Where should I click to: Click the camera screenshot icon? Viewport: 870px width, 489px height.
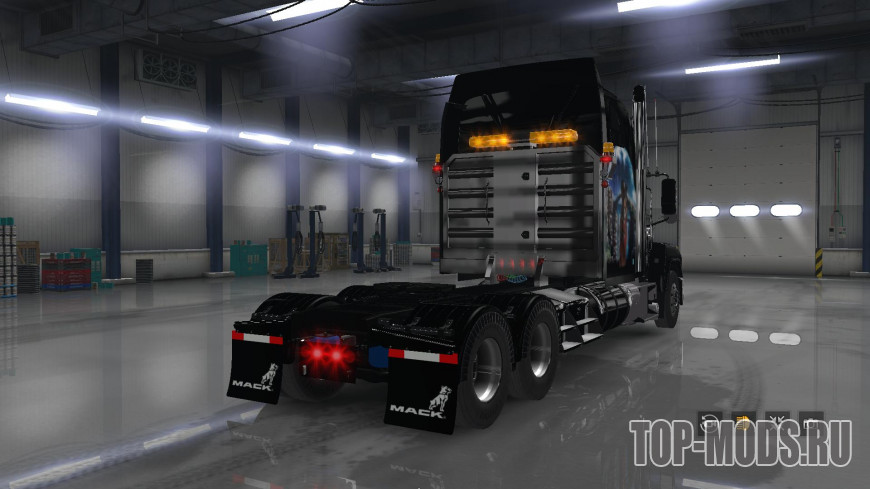click(811, 421)
